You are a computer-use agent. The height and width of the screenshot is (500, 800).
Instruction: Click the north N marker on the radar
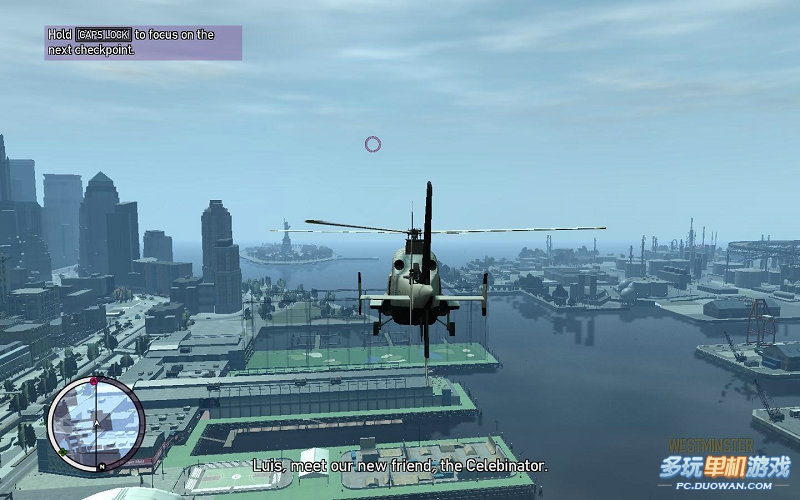(x=101, y=467)
